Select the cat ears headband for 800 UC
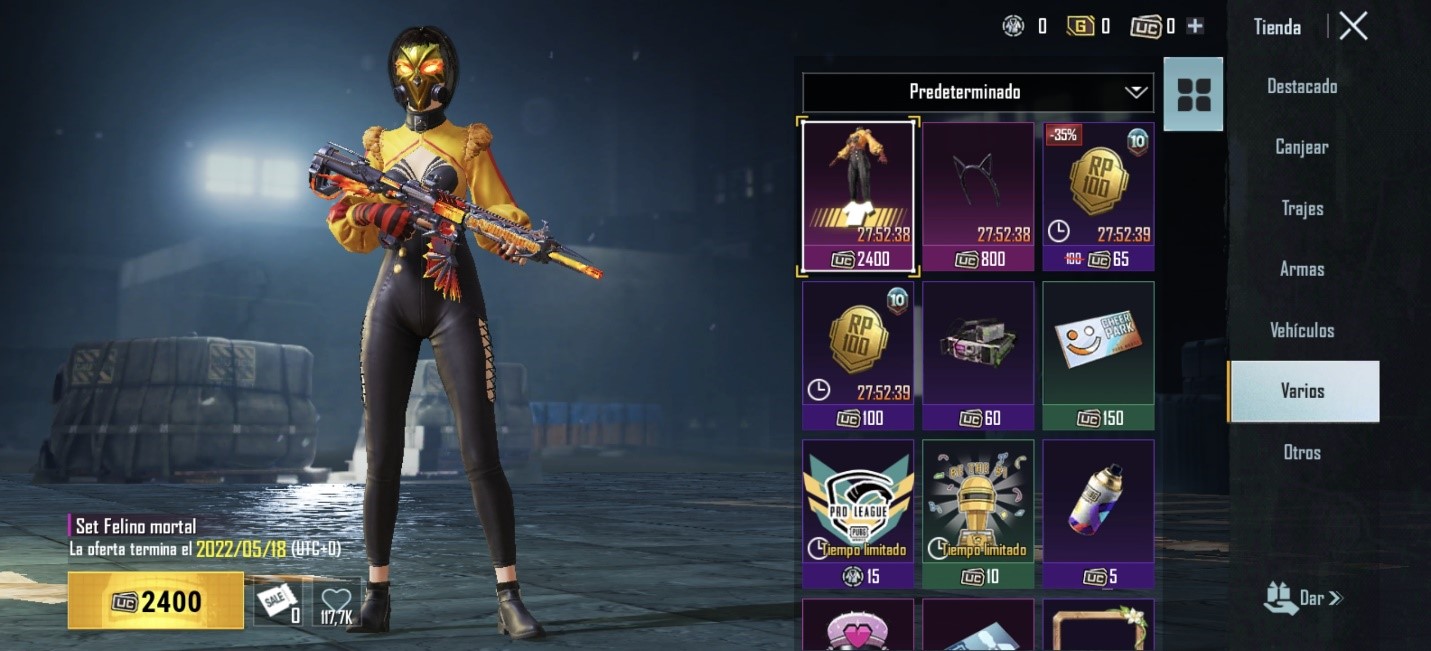 click(978, 196)
